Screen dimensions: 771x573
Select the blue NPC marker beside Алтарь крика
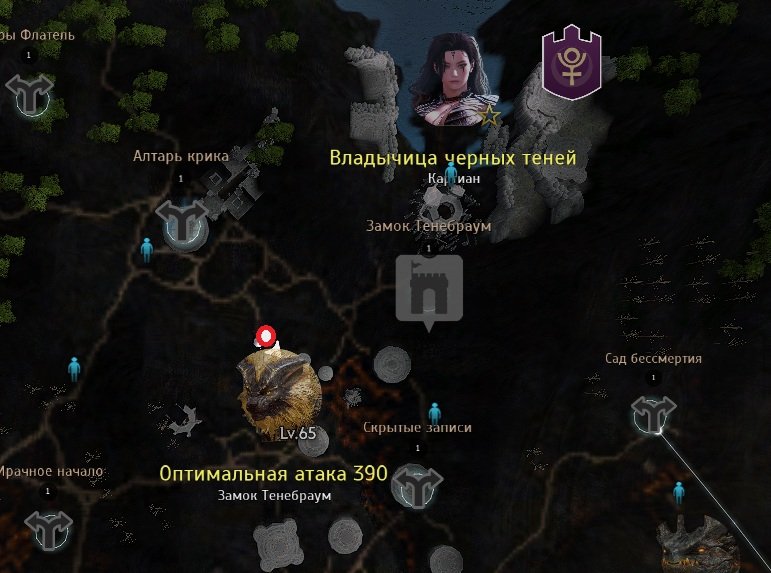point(147,249)
